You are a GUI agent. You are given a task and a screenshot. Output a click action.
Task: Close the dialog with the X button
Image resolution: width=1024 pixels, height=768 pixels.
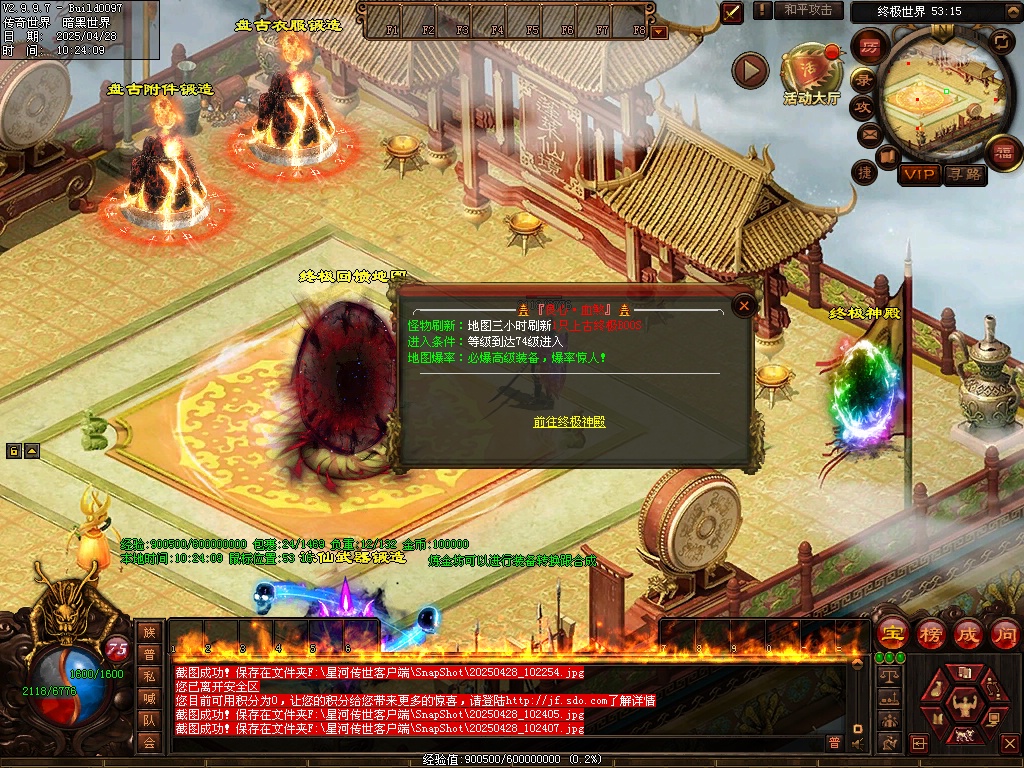click(x=743, y=306)
